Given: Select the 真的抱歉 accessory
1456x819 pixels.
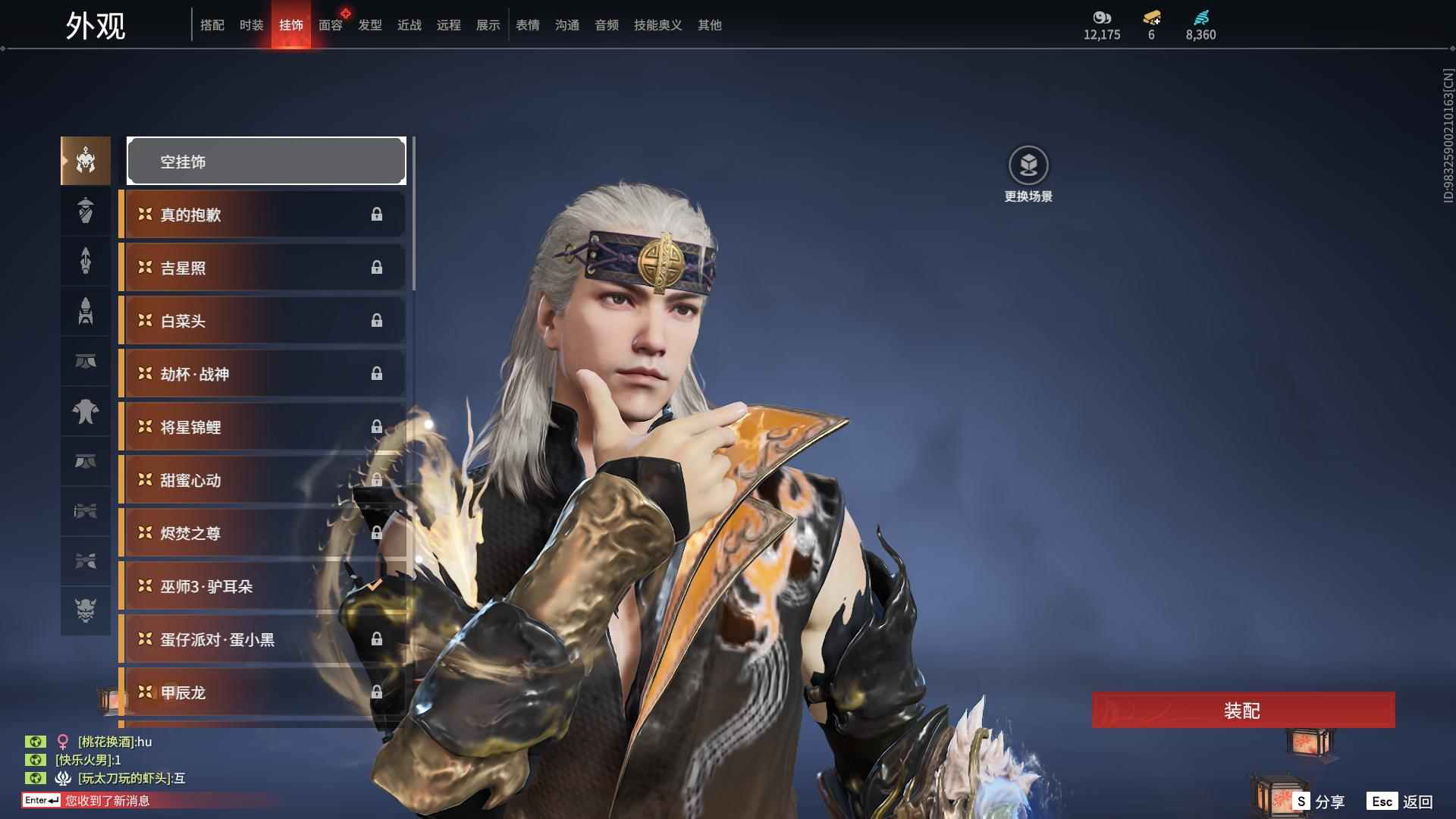Looking at the screenshot, I should (262, 215).
